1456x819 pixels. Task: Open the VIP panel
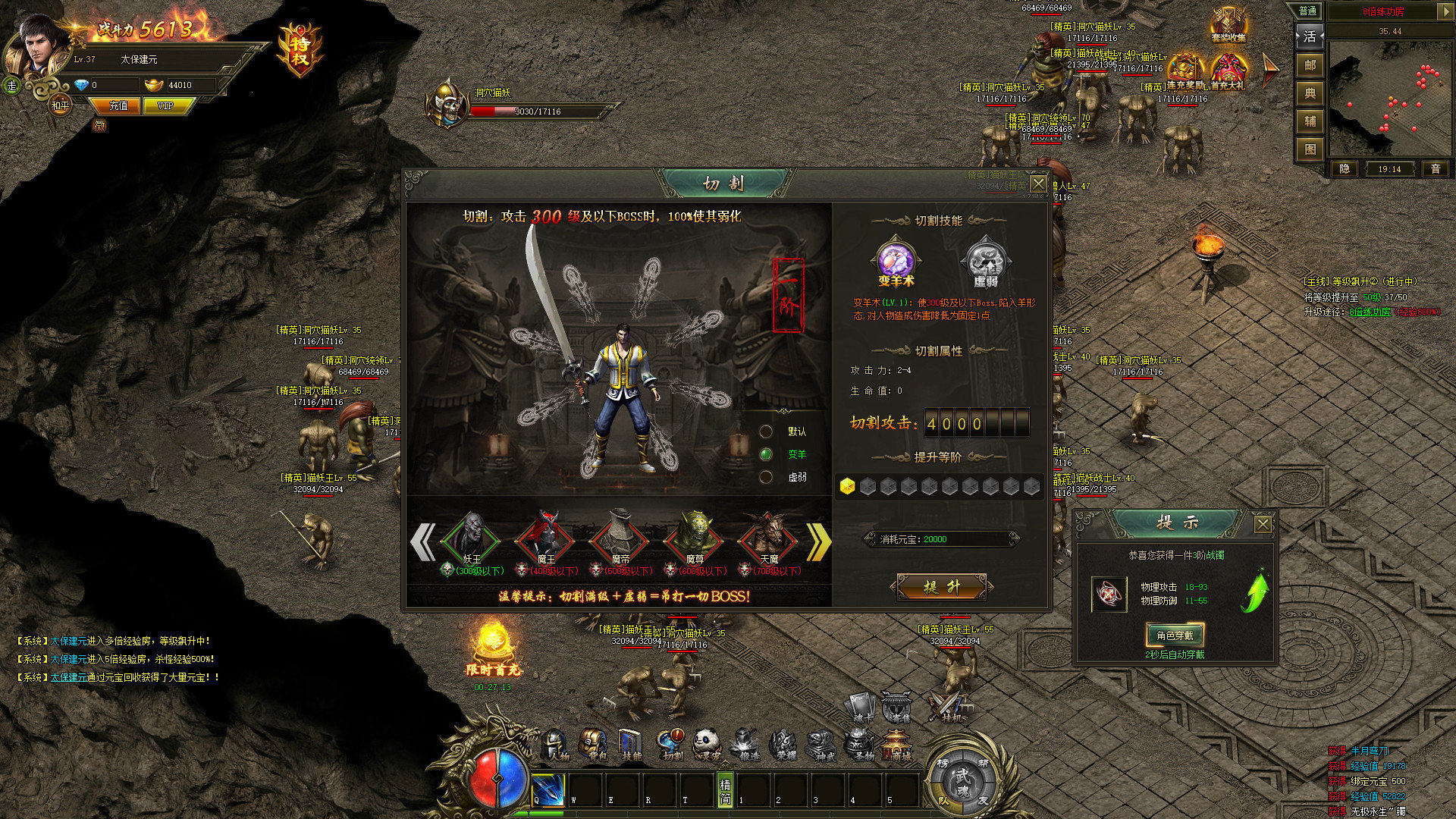[165, 106]
